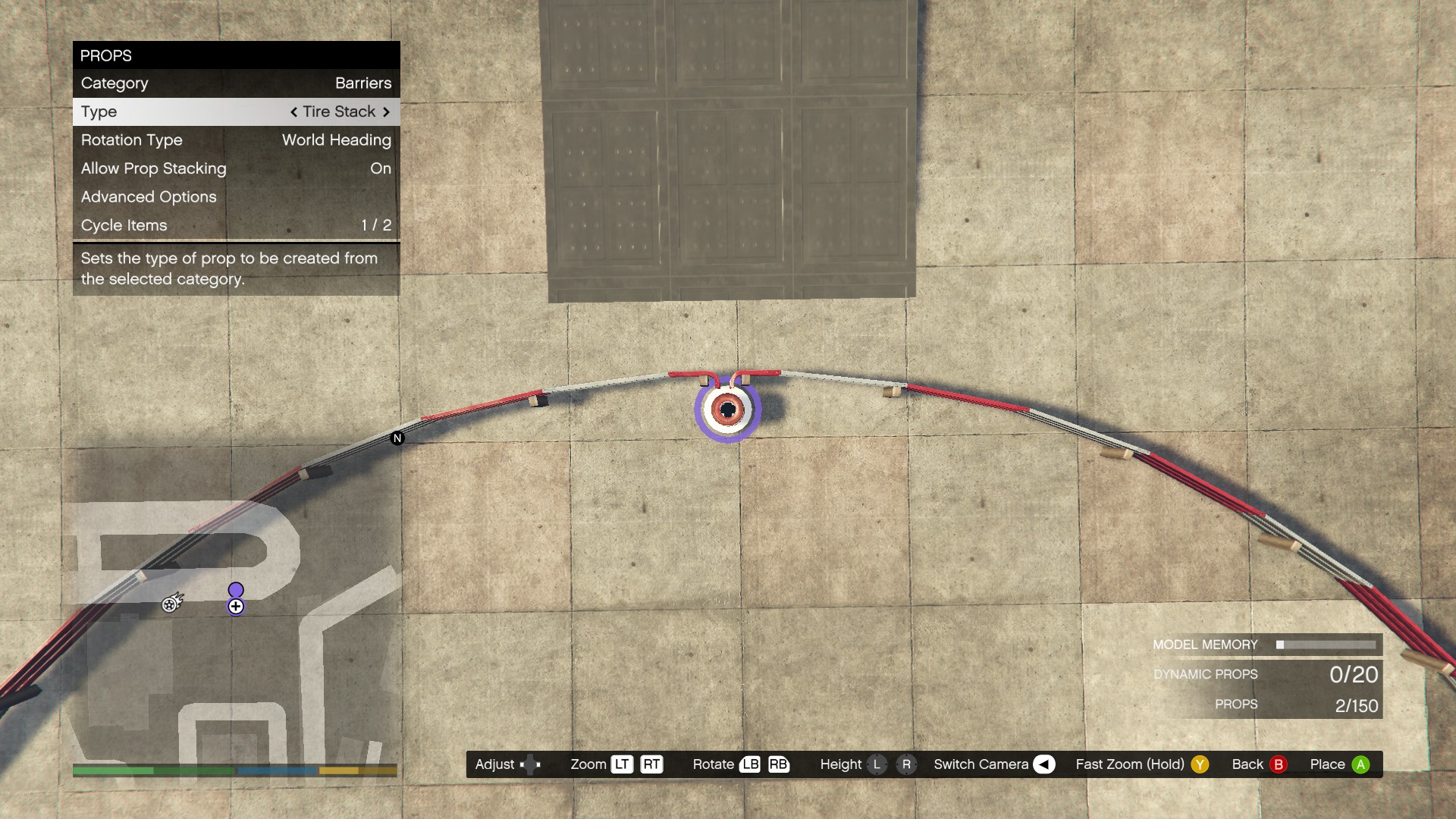Select the purple crosshair marker on minimap
The width and height of the screenshot is (1456, 819).
point(236,607)
